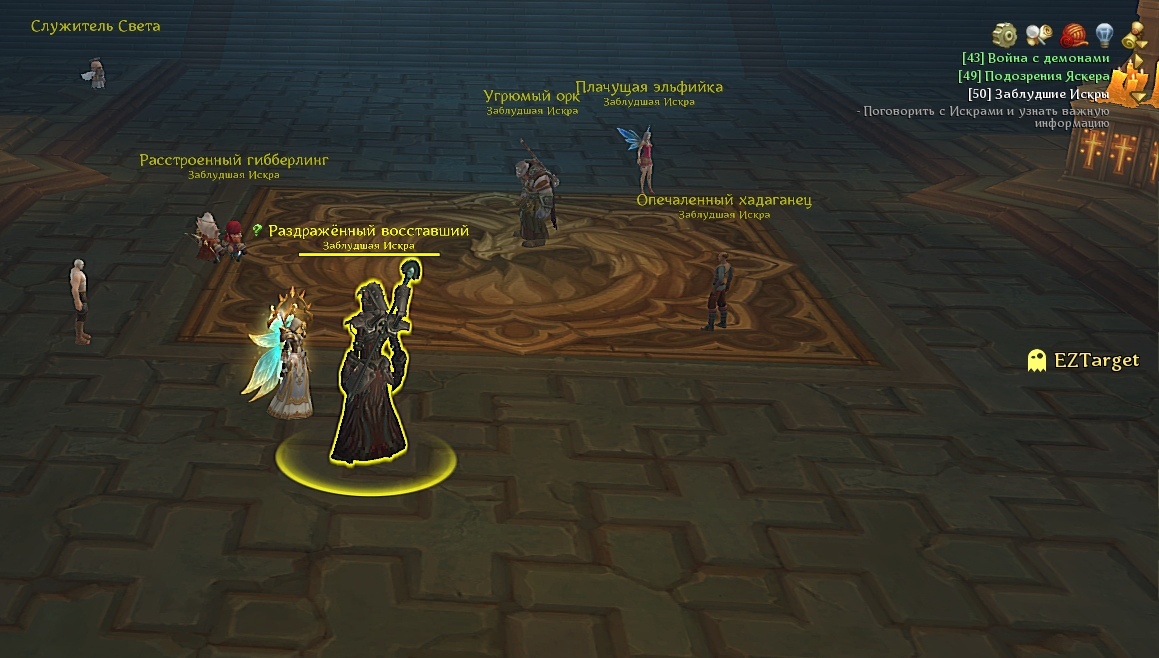Open the quest scroll icon
1159x658 pixels.
click(x=1135, y=36)
